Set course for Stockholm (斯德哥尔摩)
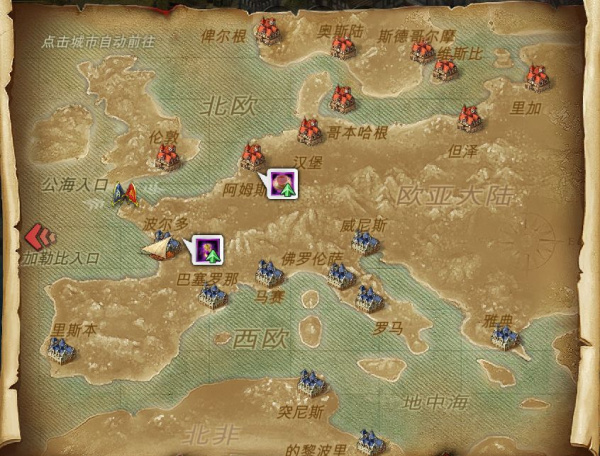Screen dimensions: 600x456 [x=422, y=50]
